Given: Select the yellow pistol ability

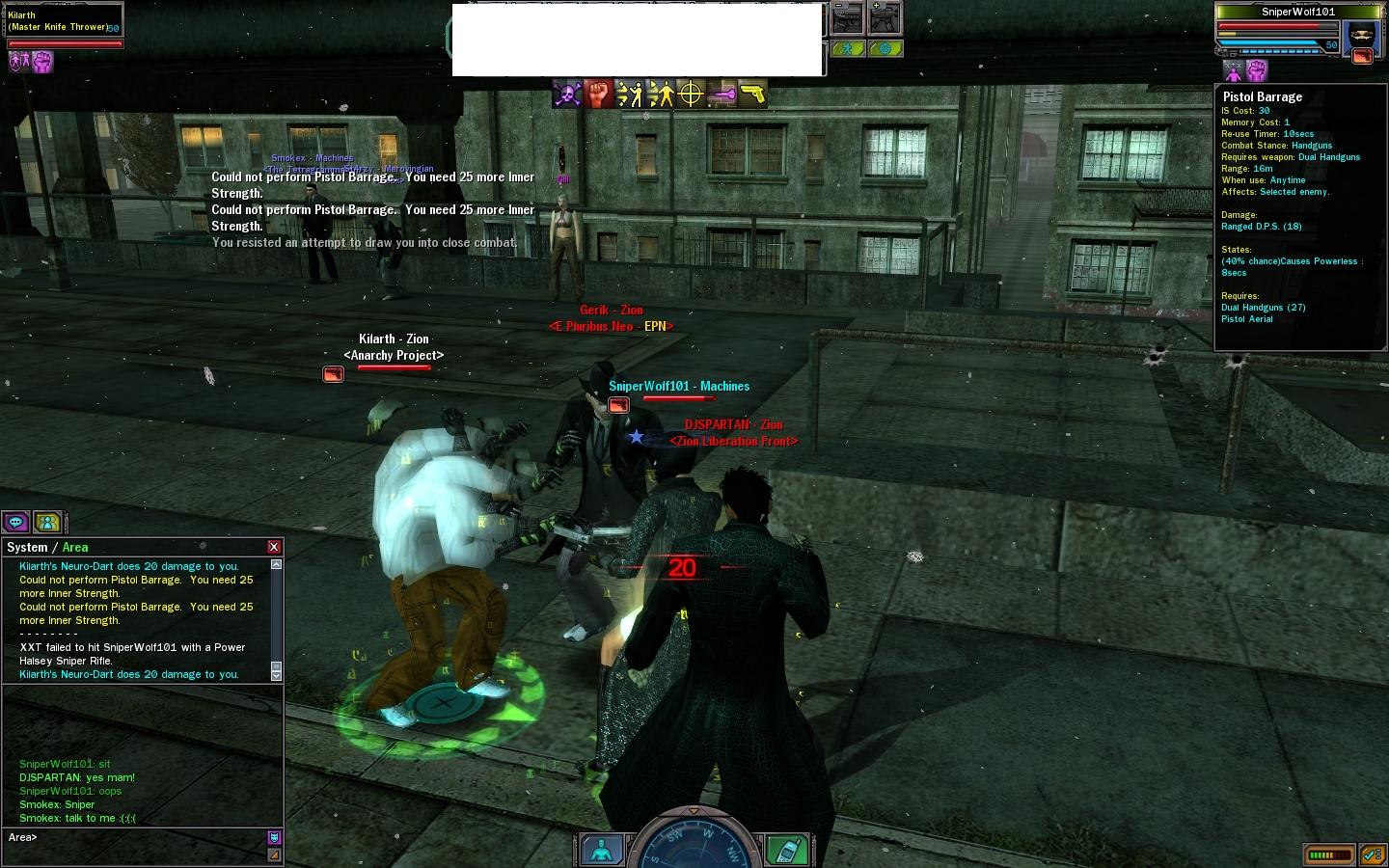Looking at the screenshot, I should click(x=752, y=94).
